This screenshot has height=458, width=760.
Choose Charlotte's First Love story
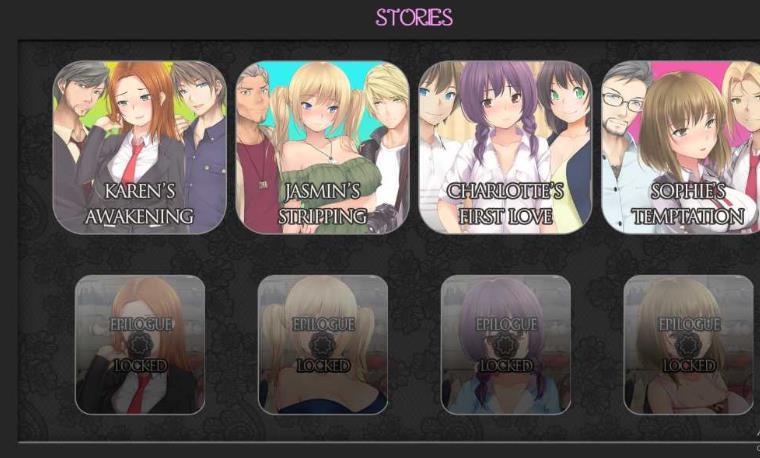click(x=505, y=147)
